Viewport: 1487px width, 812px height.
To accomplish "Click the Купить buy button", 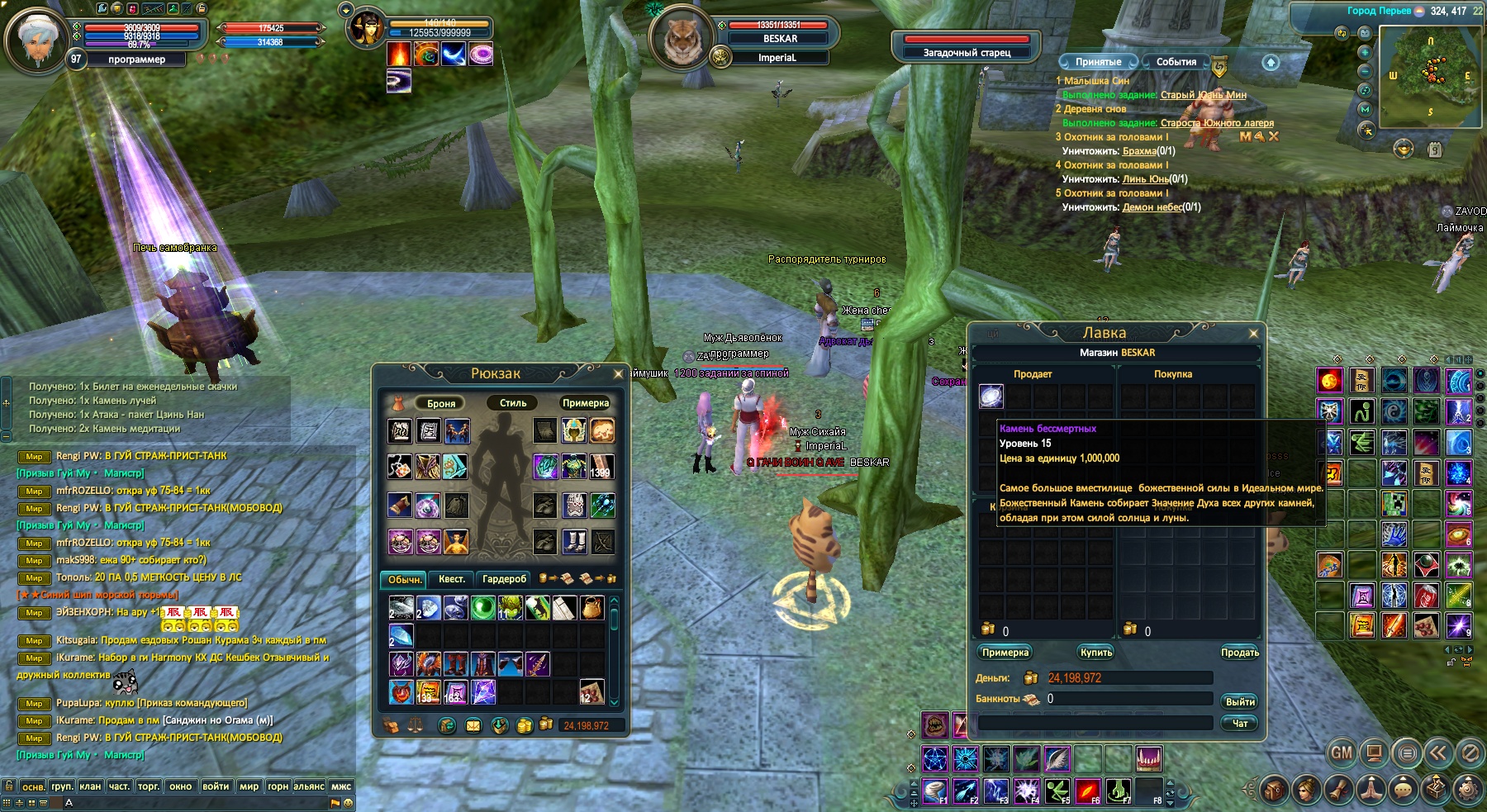I will click(x=1096, y=653).
